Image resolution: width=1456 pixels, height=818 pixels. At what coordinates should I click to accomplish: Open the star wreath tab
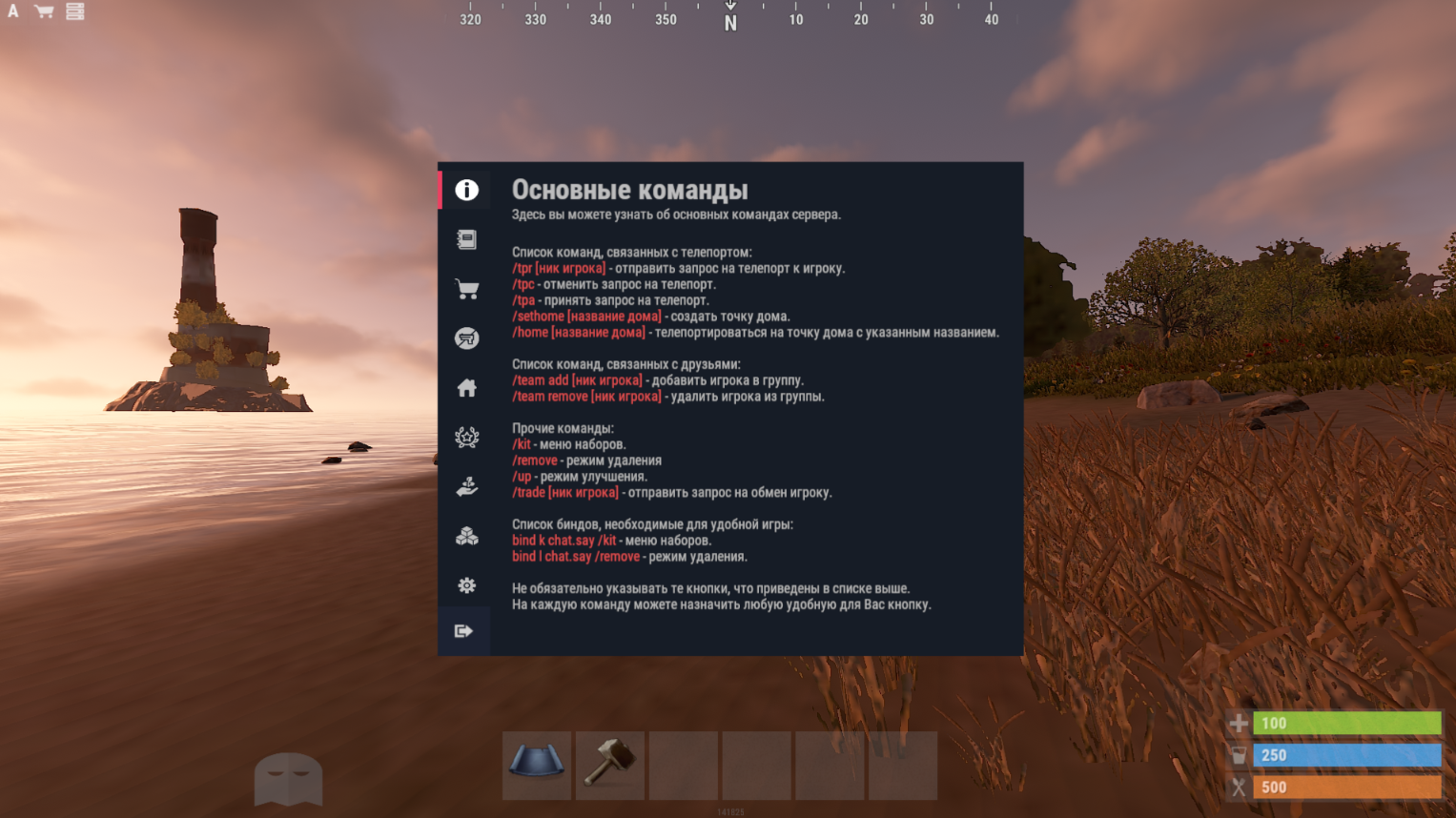click(x=466, y=438)
